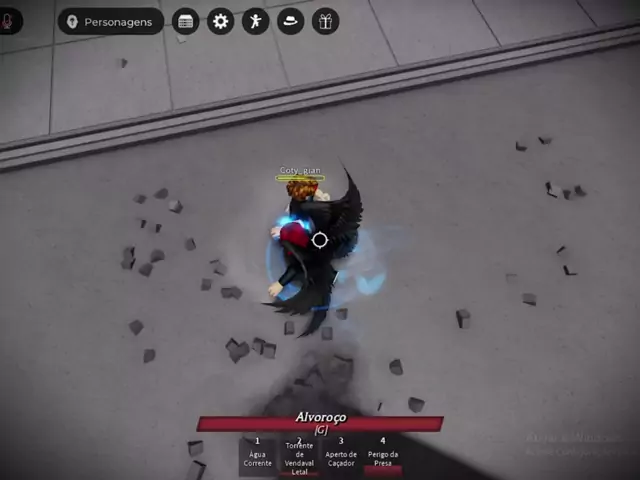Select the Perigo da Presa skill

tap(383, 455)
